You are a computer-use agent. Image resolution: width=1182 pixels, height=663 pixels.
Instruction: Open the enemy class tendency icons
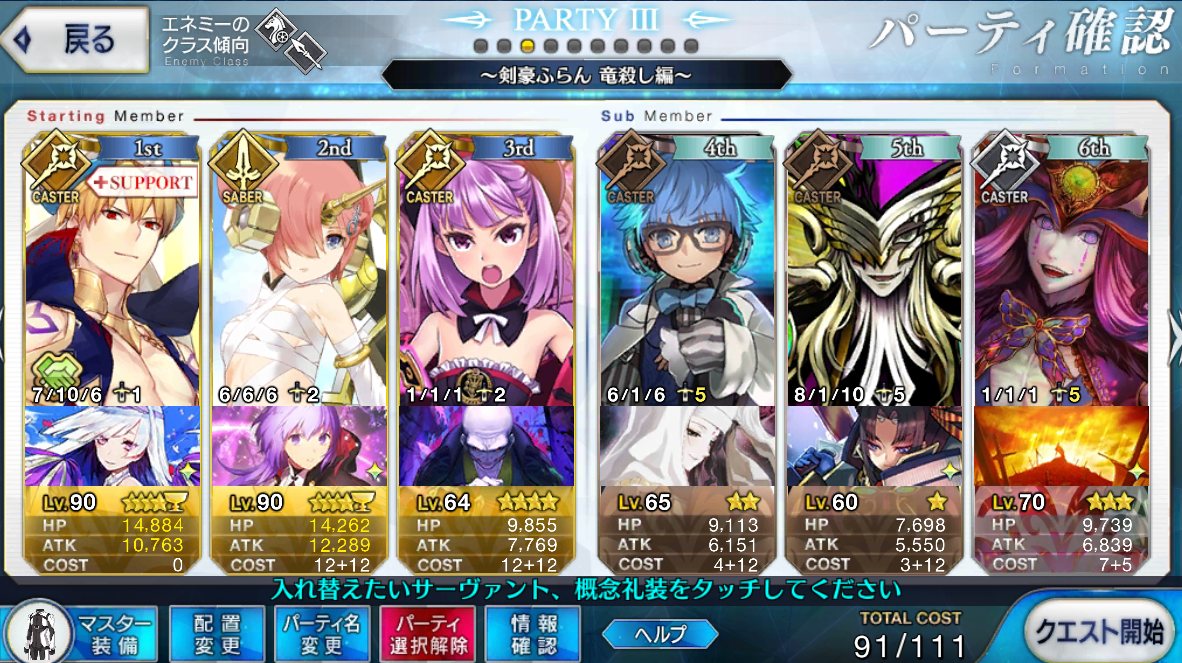tap(290, 42)
